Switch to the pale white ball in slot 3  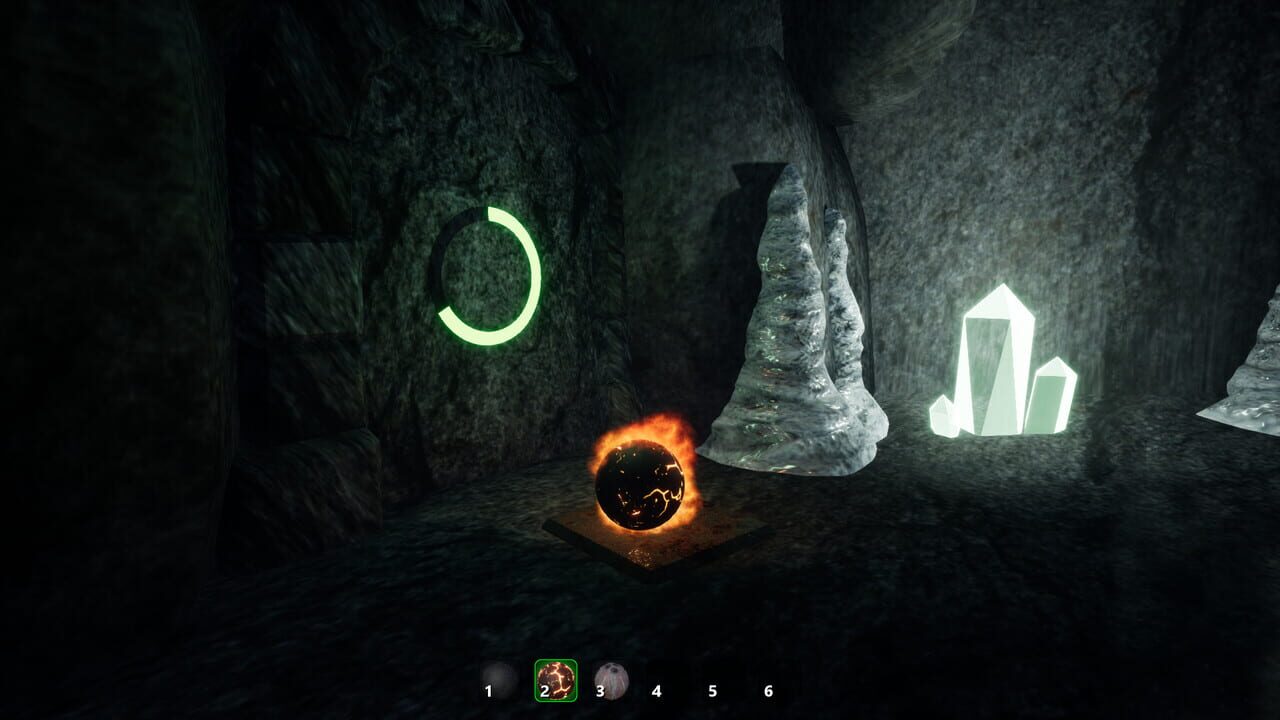pos(611,681)
